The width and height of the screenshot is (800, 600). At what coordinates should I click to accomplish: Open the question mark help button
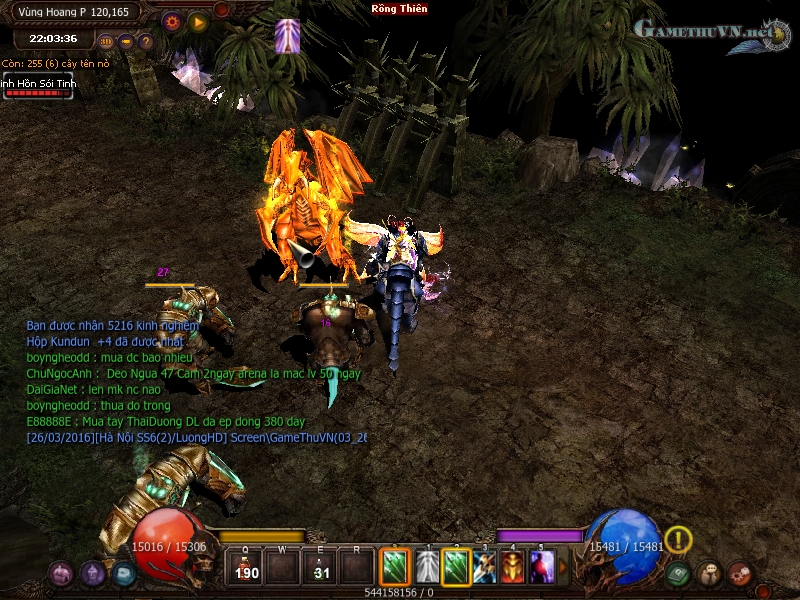[x=146, y=42]
